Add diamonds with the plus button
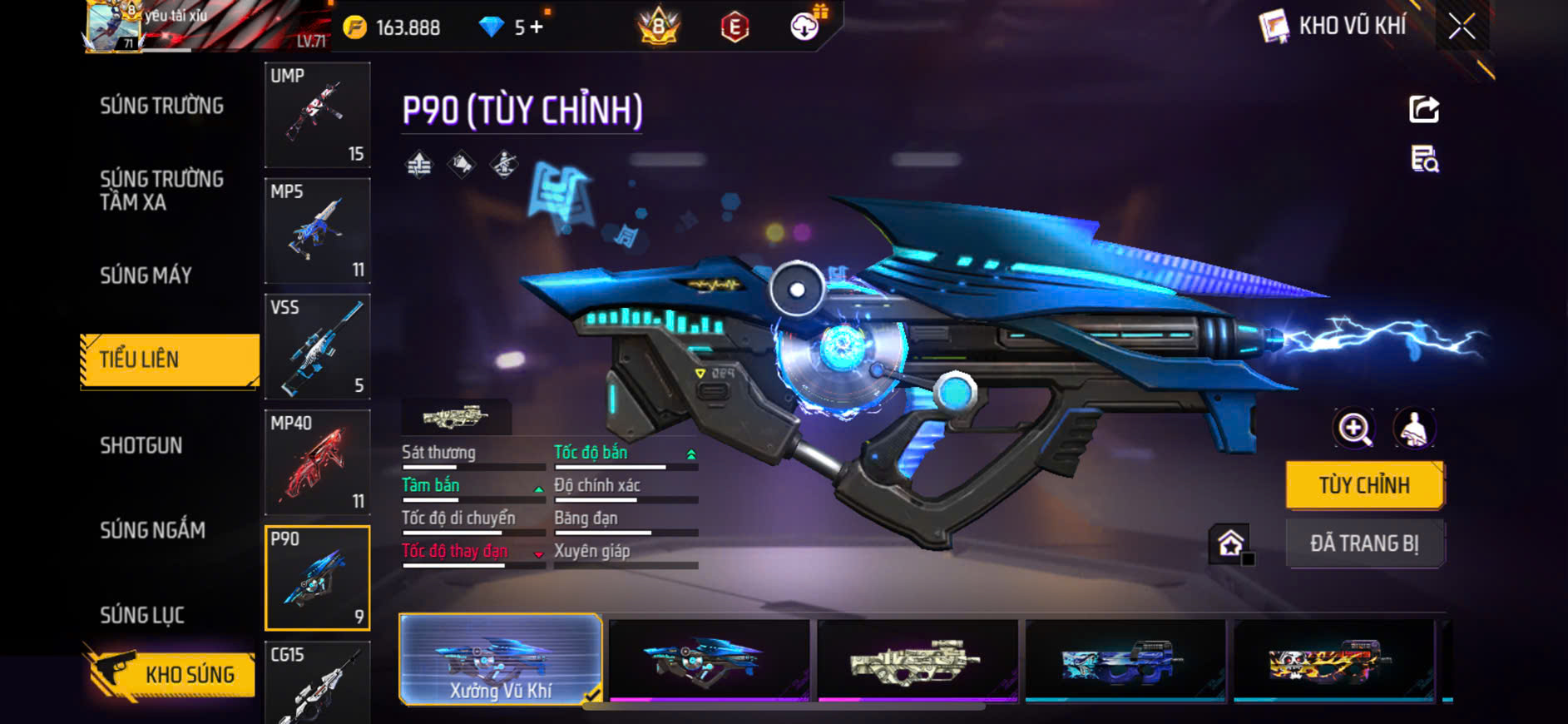Viewport: 1568px width, 724px height. 537,27
